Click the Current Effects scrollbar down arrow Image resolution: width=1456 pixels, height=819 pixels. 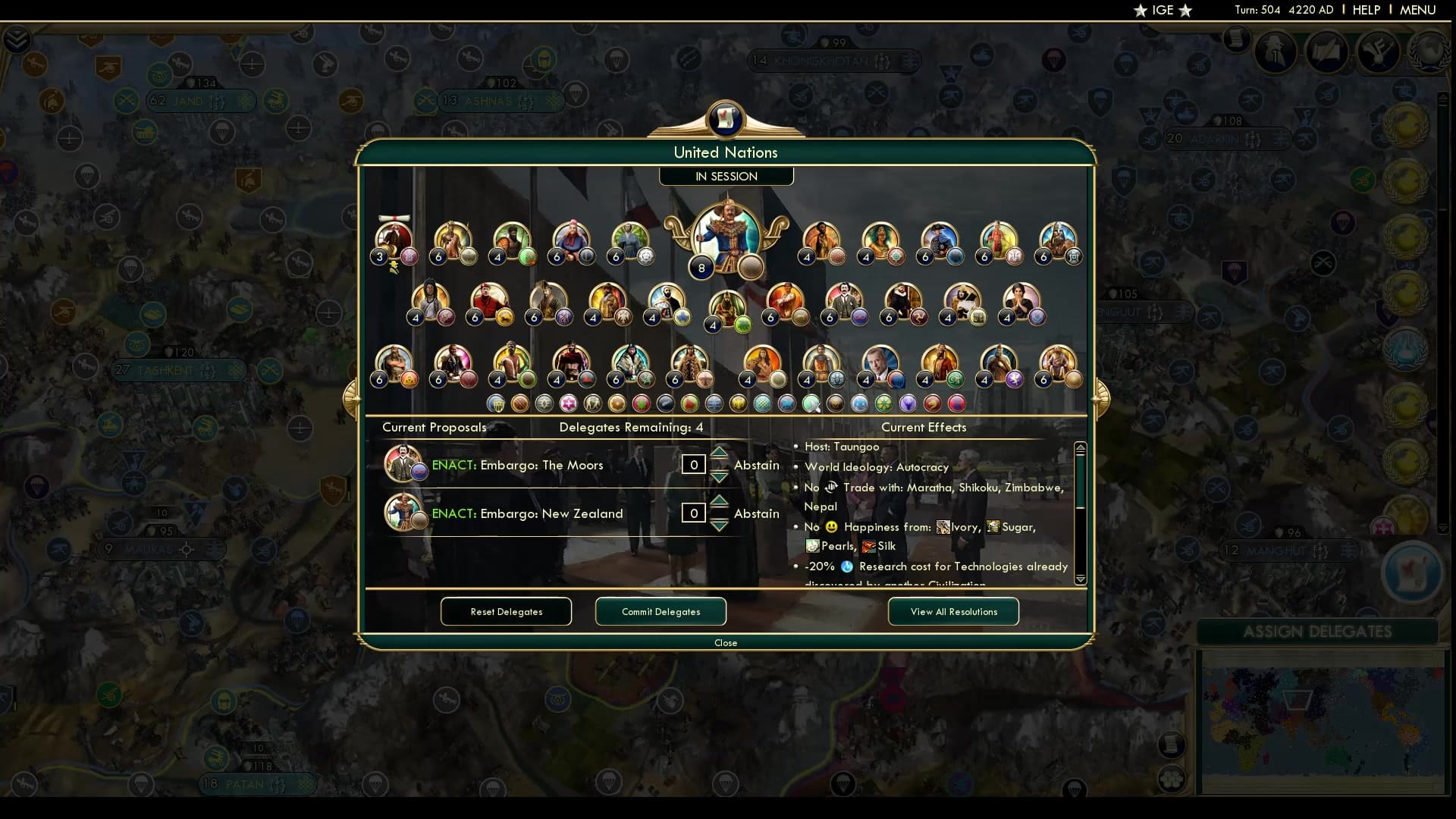pos(1080,578)
